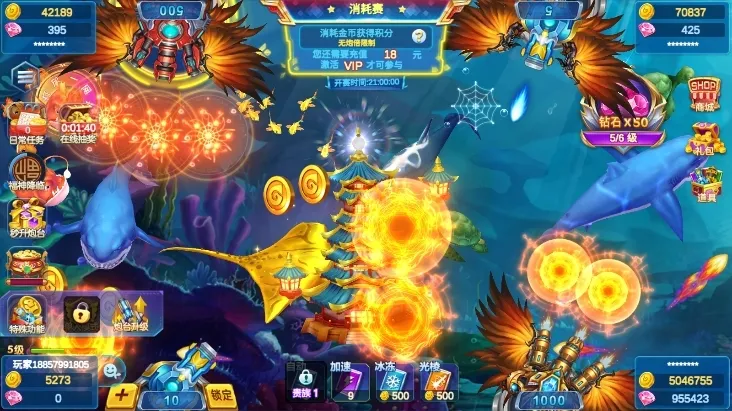Image resolution: width=732 pixels, height=411 pixels.
Task: Increase cannon bet with the plus button
Action: [122, 394]
